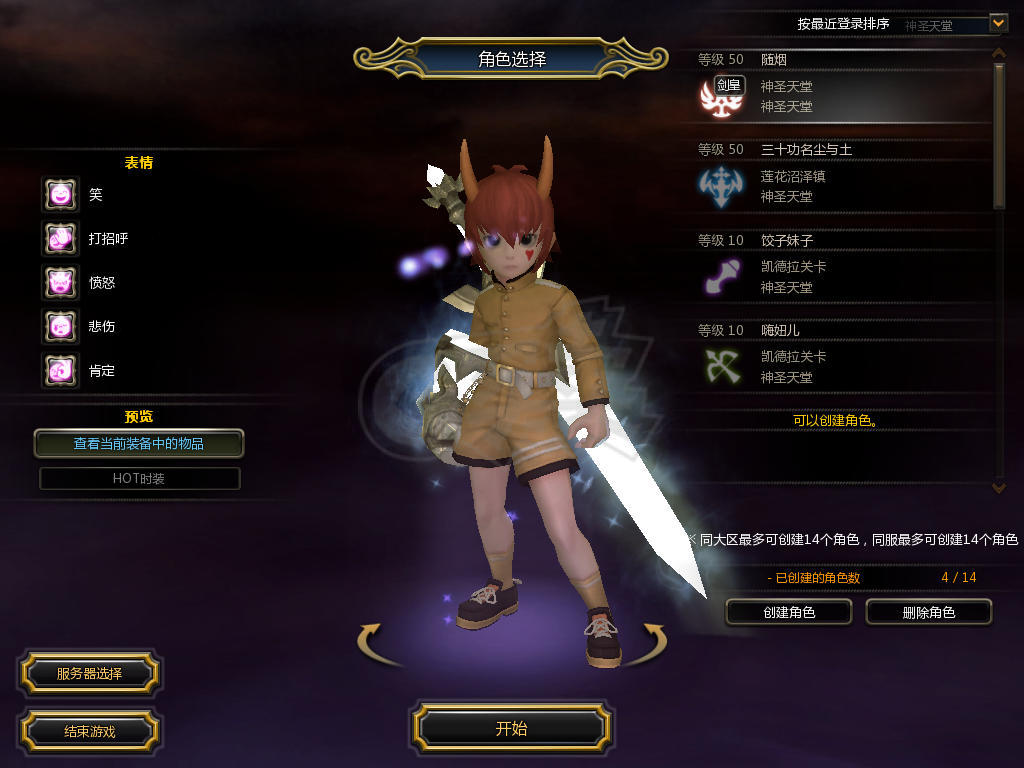Play the 笑 laugh emote icon
This screenshot has width=1024, height=768.
tap(60, 194)
